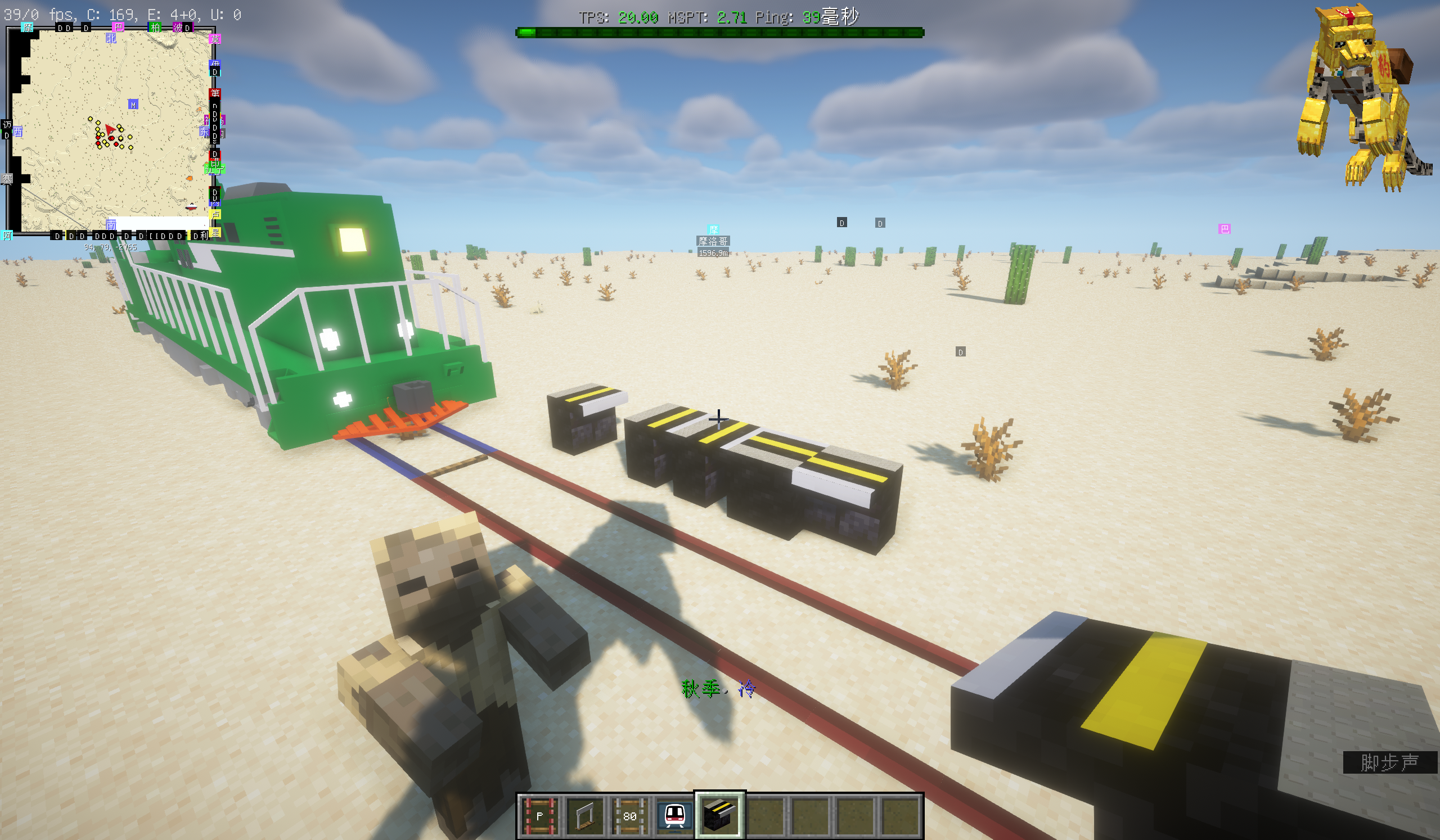This screenshot has width=1440, height=840.
Task: Click the yellow 卢 waypoint on minimap edge
Action: (215, 214)
